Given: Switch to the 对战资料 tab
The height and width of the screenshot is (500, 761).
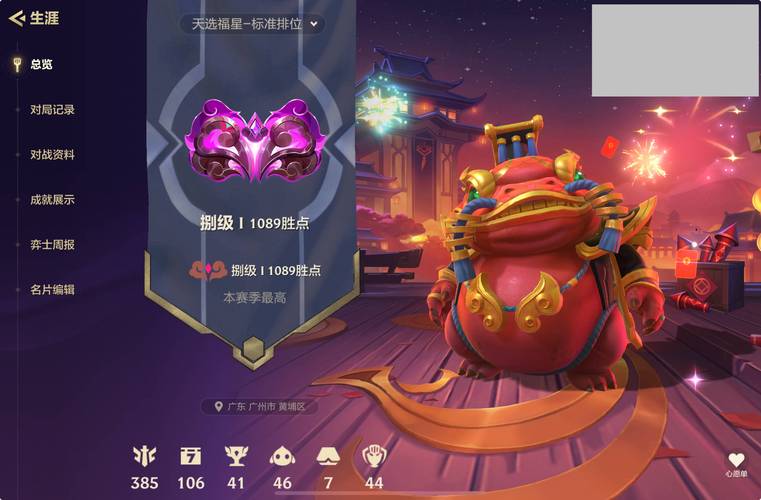Looking at the screenshot, I should click(52, 155).
